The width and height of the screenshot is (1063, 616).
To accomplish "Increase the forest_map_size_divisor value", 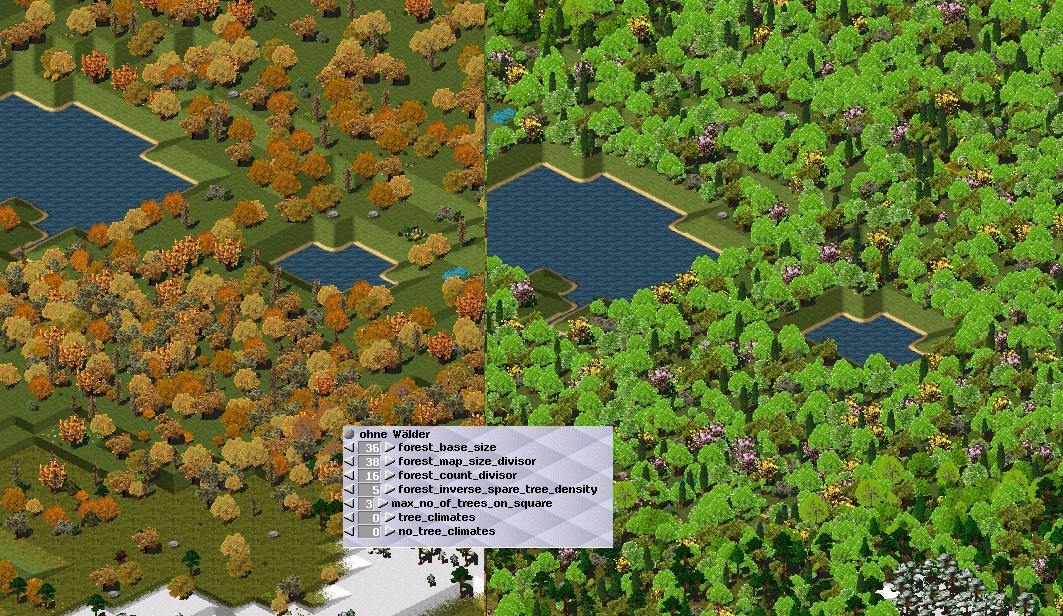I will point(390,462).
